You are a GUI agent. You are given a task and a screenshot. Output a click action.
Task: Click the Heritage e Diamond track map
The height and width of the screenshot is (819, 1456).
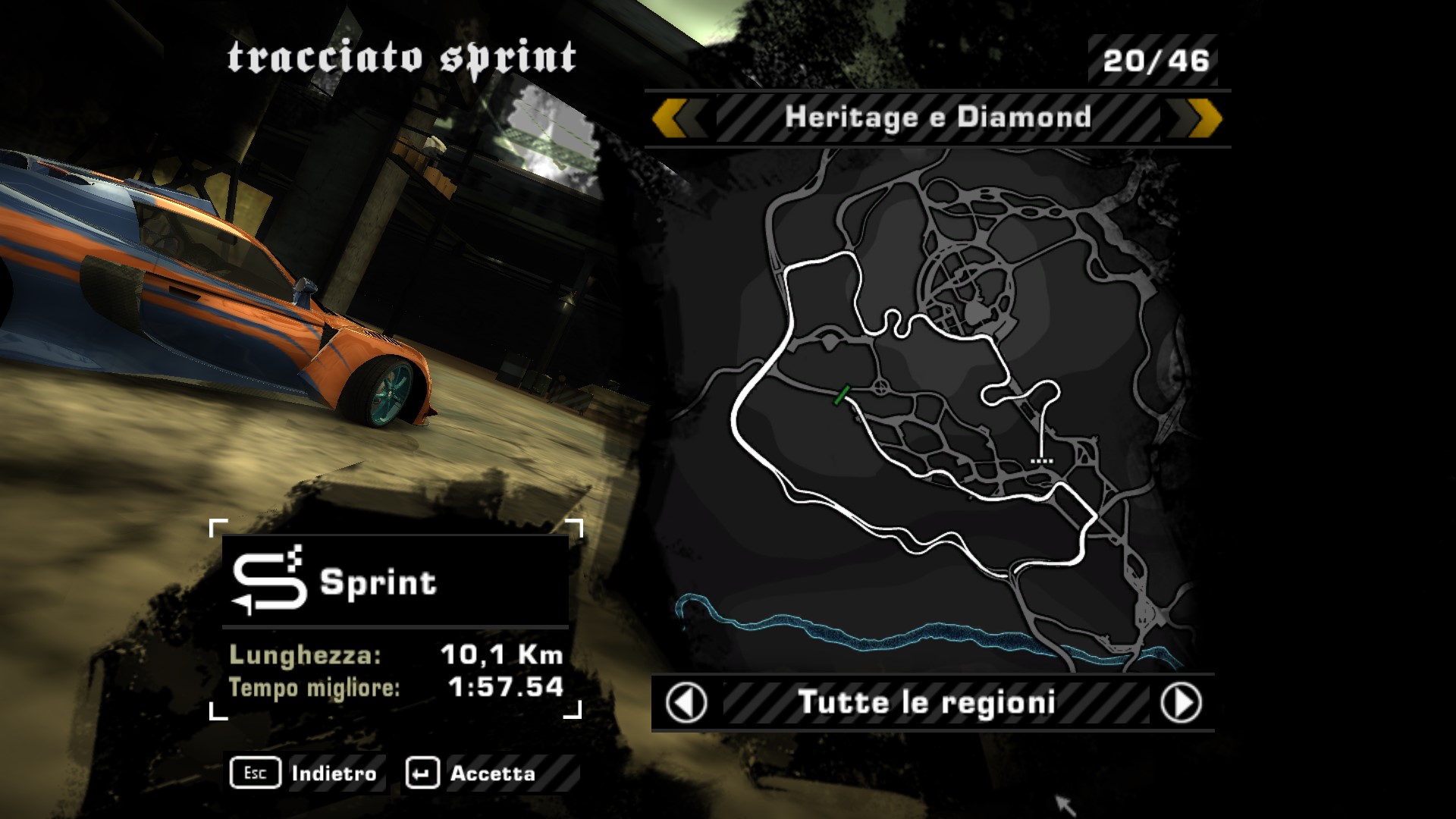[933, 409]
